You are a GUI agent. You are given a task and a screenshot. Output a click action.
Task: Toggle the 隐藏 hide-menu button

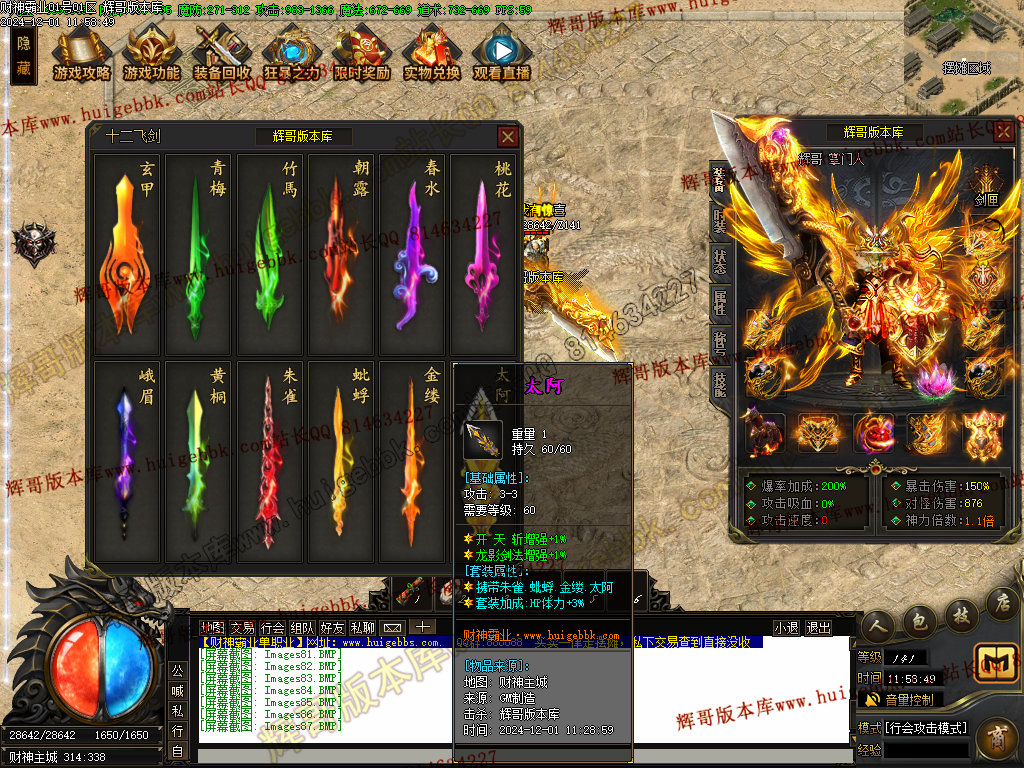tap(24, 57)
